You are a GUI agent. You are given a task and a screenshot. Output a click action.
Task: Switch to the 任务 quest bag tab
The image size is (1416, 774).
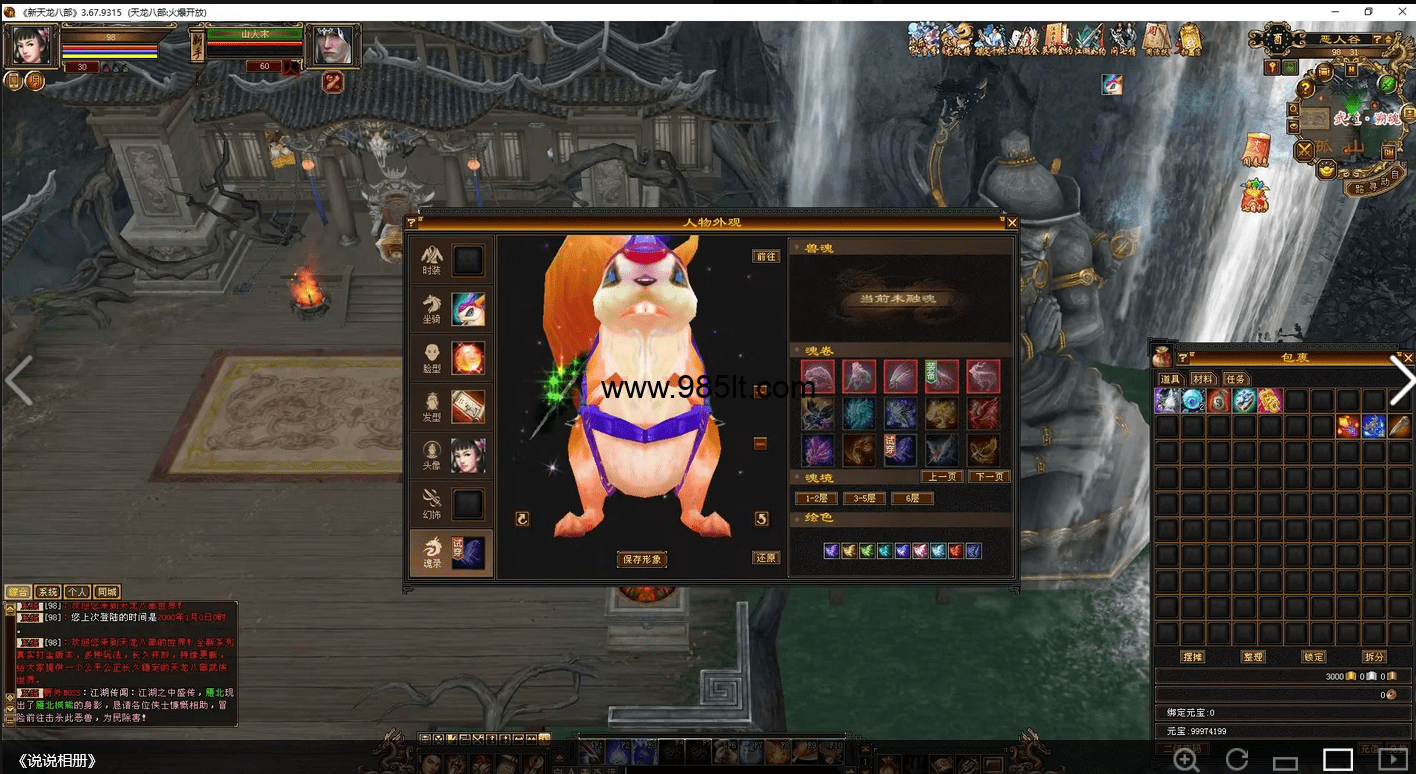(1236, 379)
